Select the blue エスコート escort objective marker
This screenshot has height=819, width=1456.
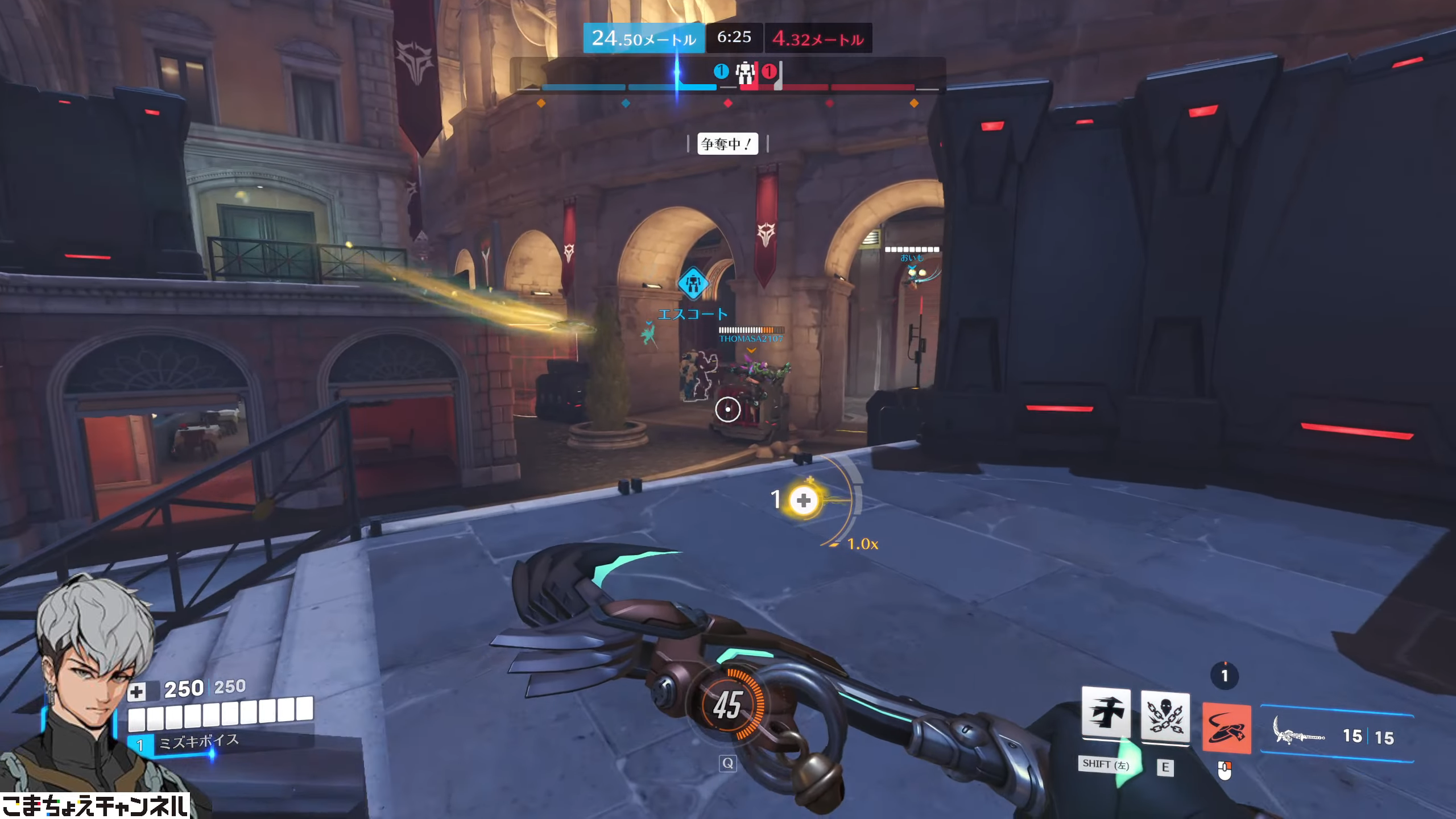[x=692, y=284]
